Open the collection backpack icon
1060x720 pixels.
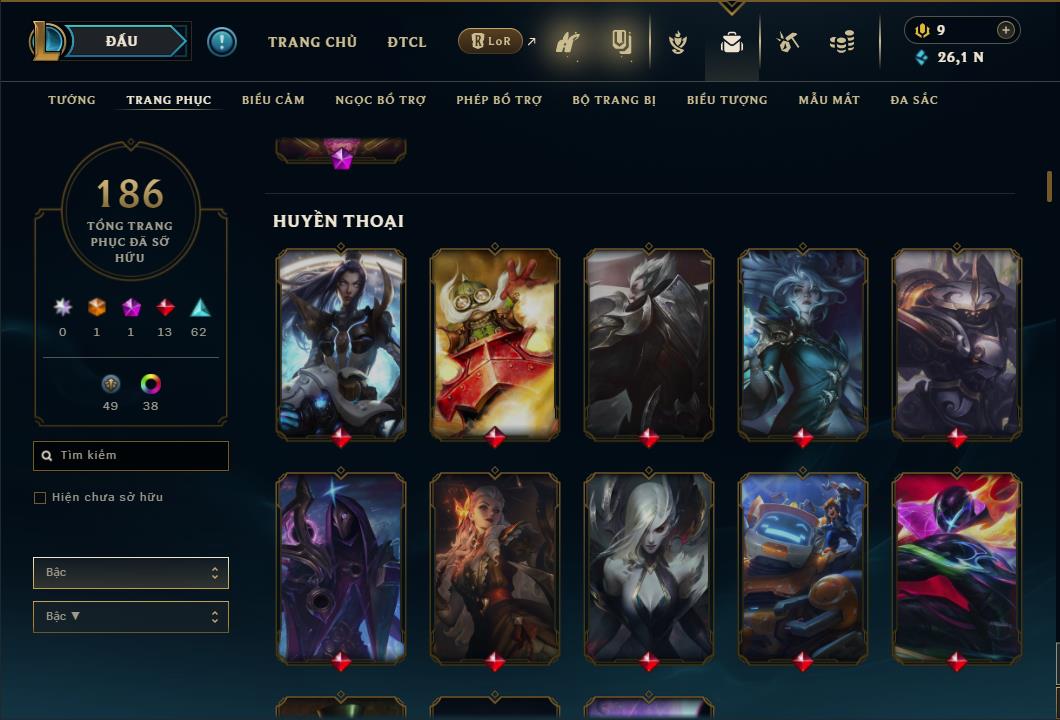coord(732,43)
